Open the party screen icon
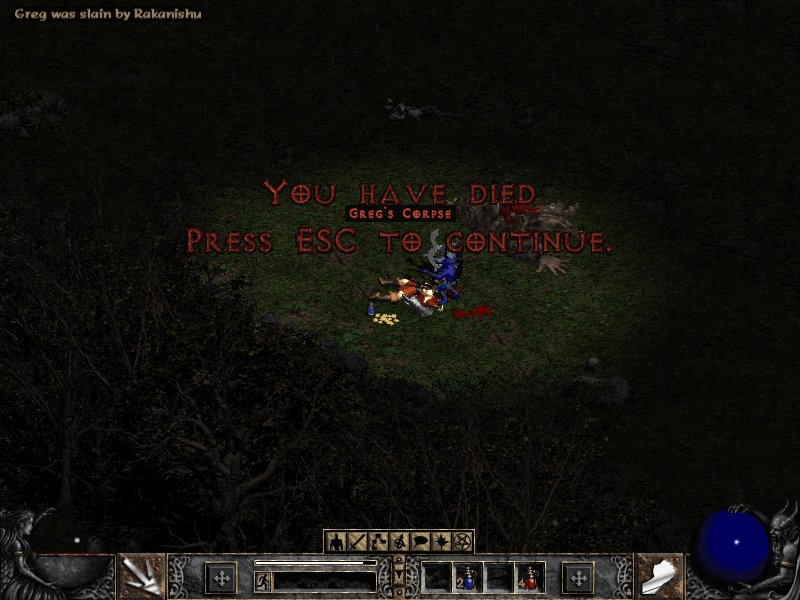 coord(399,541)
